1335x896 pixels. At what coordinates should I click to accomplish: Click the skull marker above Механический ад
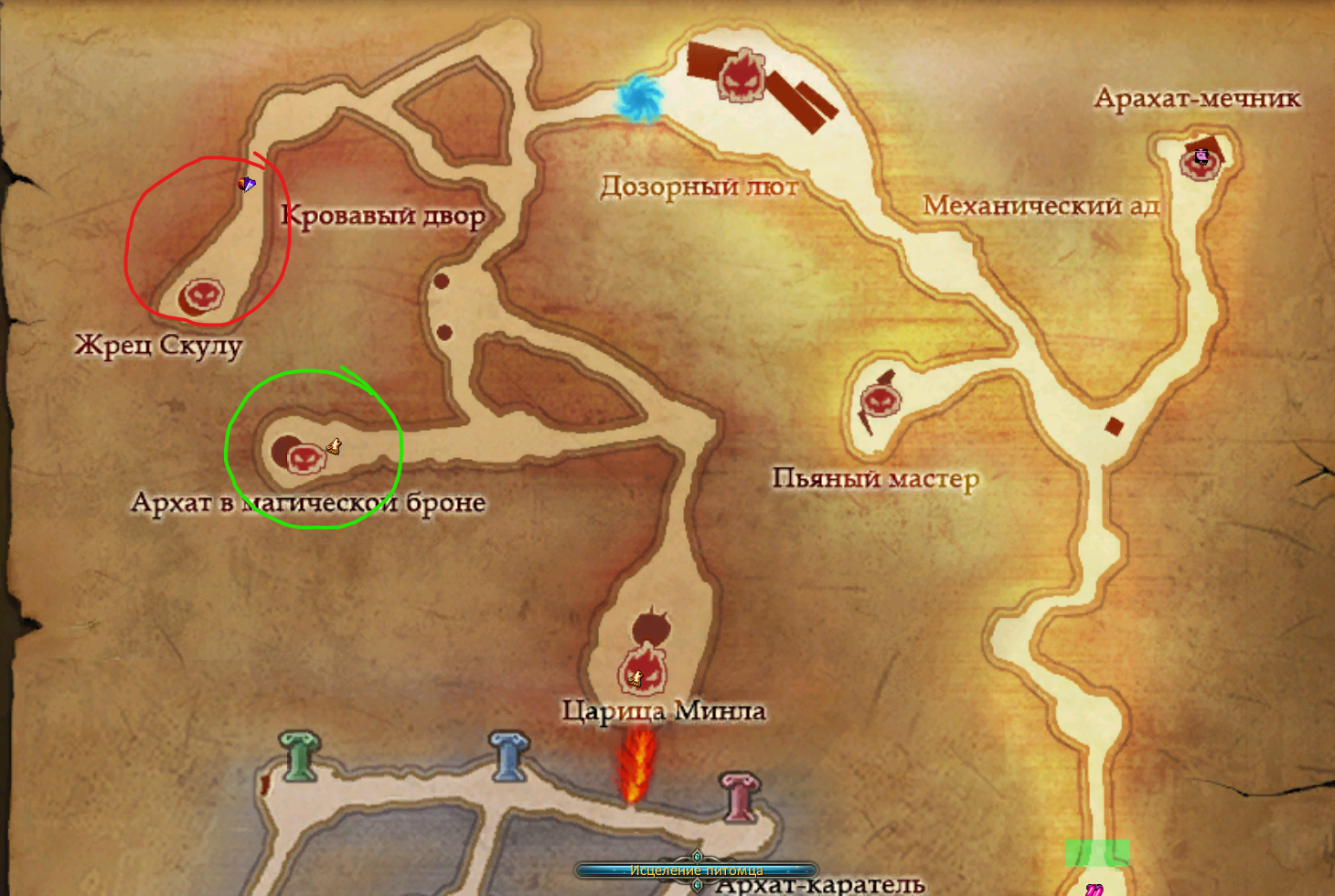(x=741, y=75)
